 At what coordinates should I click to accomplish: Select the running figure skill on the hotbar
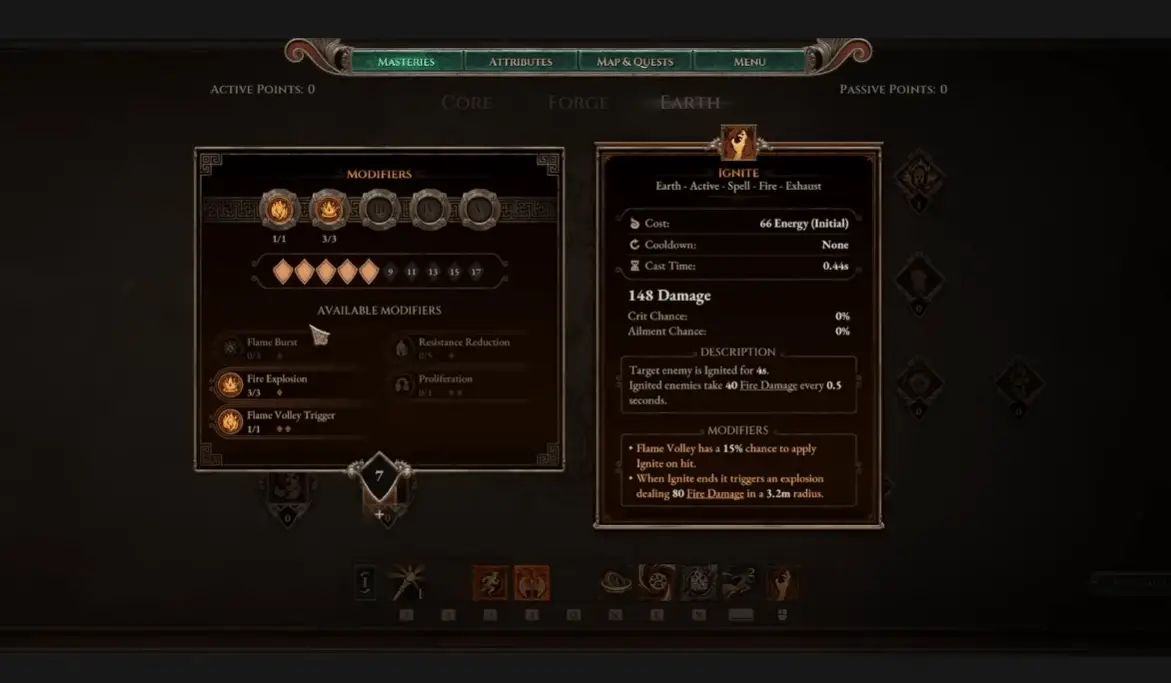[x=489, y=583]
